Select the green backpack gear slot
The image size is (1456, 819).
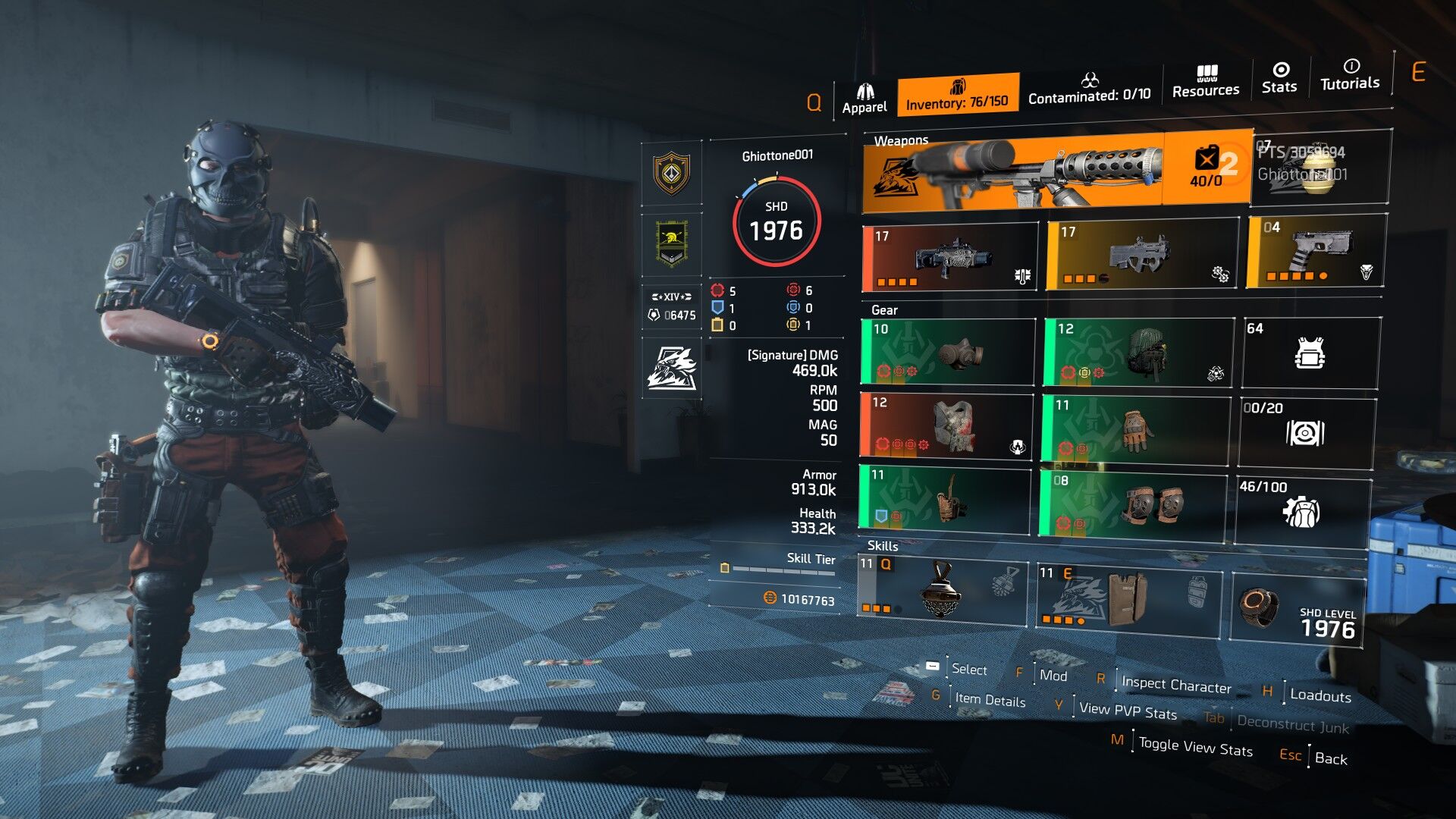pyautogui.click(x=1137, y=352)
